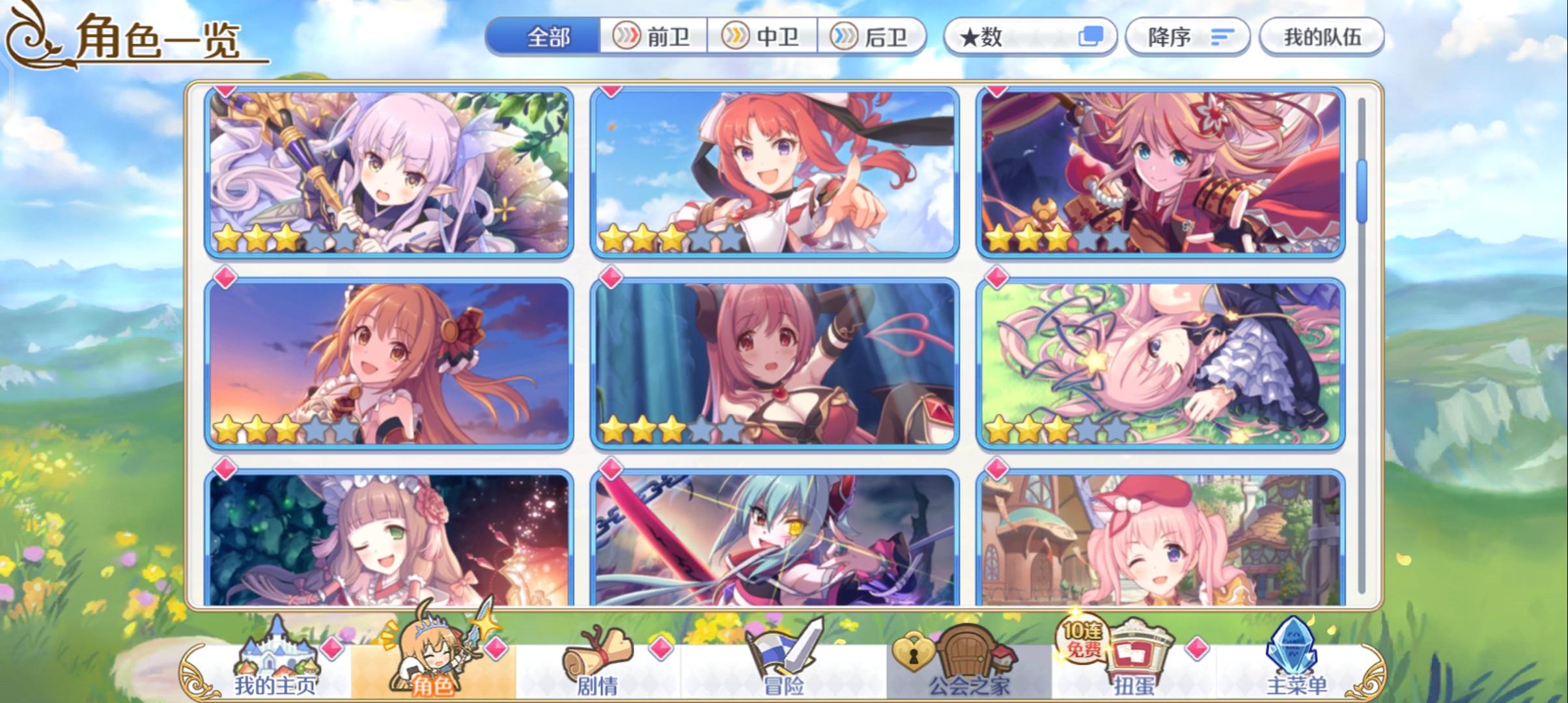Switch to the 全部 tab

pos(550,37)
